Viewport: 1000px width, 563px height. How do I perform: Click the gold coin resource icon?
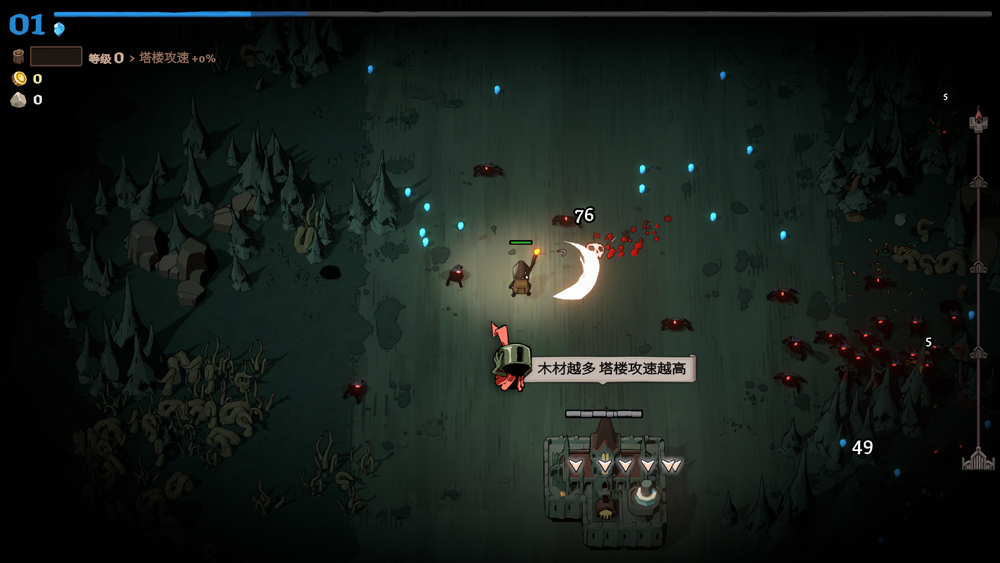point(18,78)
